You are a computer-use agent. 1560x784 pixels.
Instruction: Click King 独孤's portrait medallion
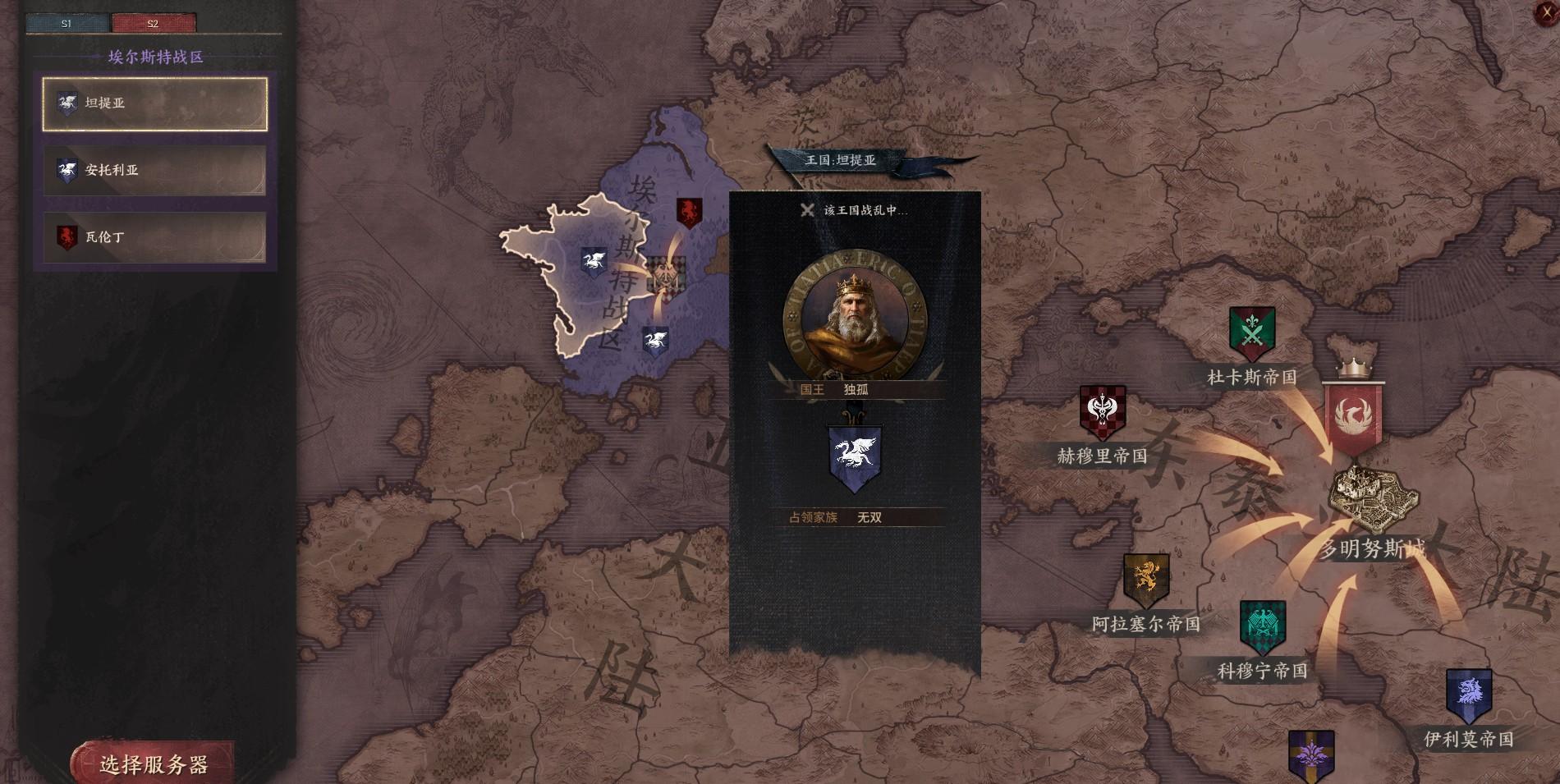click(855, 315)
